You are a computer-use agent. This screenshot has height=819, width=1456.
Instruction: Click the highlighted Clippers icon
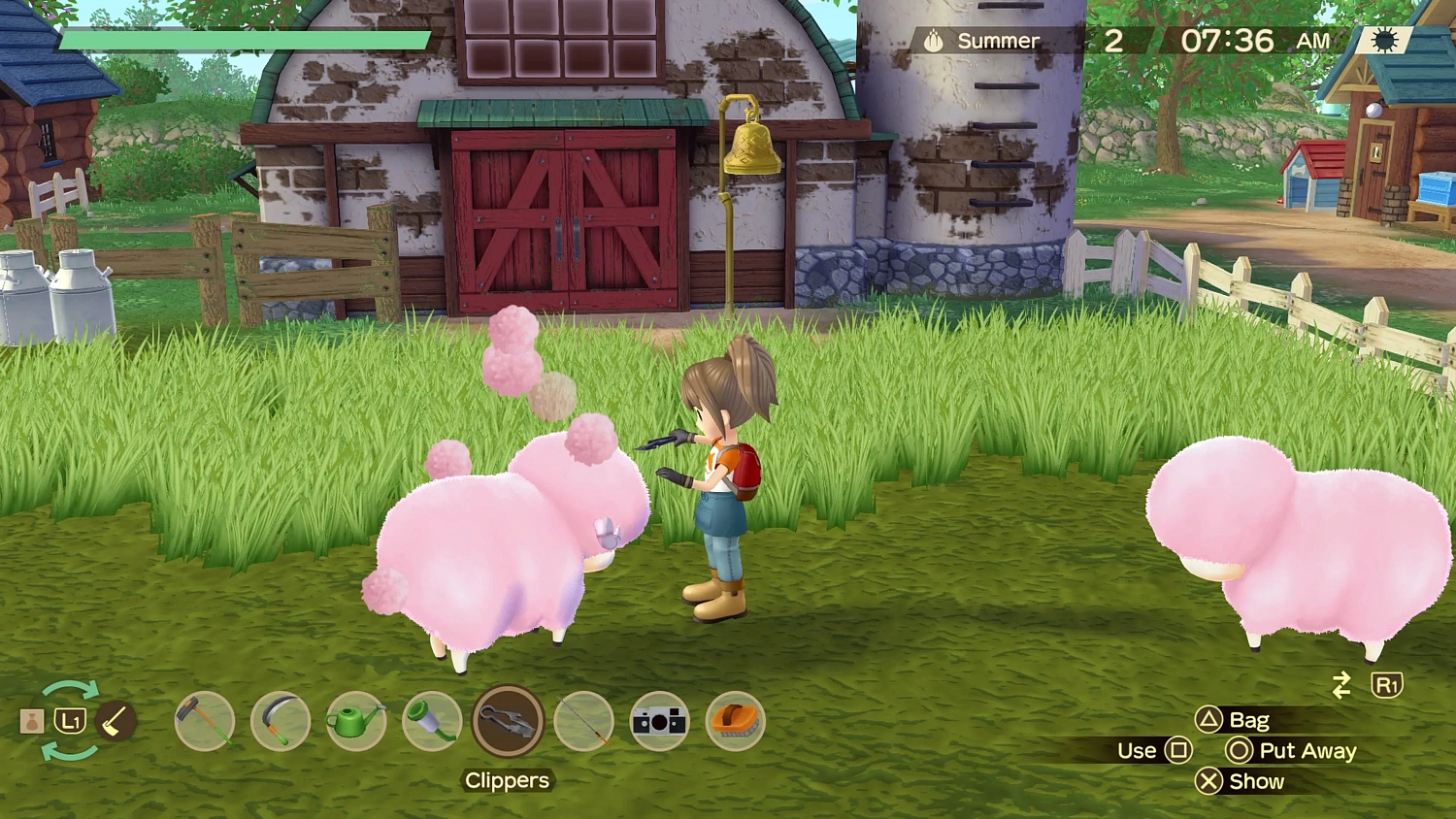(507, 720)
